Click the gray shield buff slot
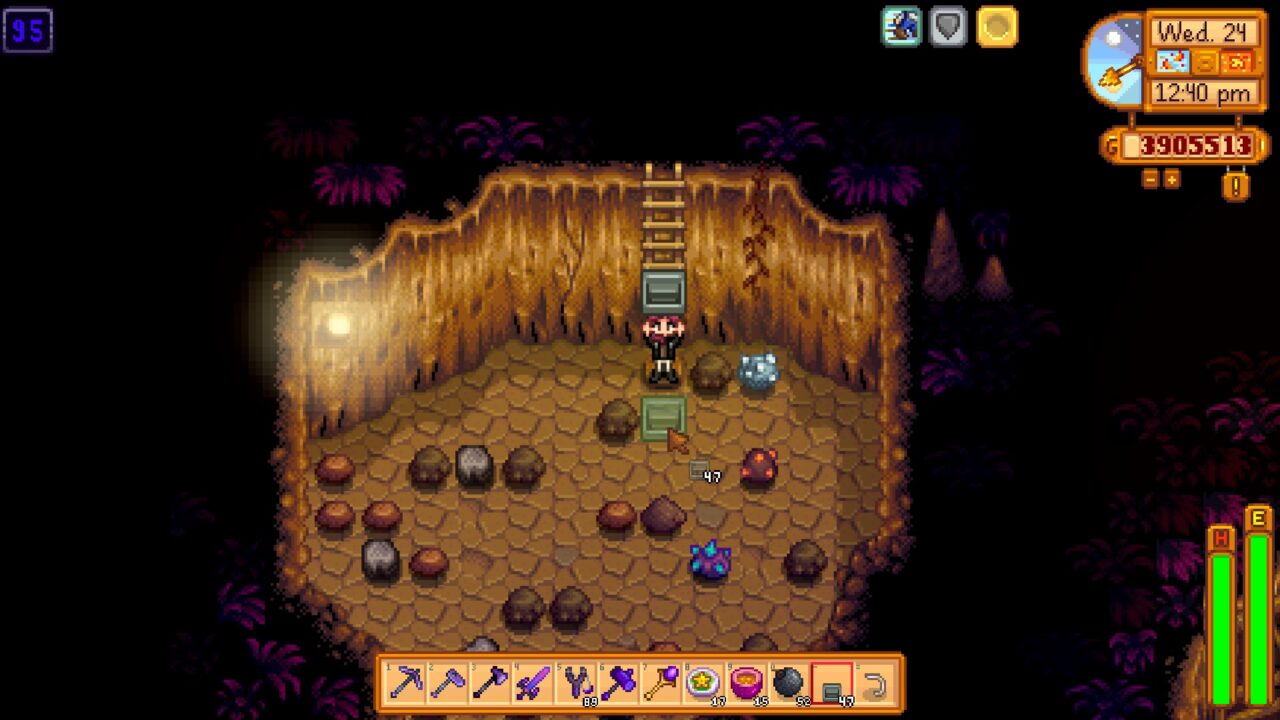Image resolution: width=1280 pixels, height=720 pixels. pyautogui.click(x=948, y=27)
